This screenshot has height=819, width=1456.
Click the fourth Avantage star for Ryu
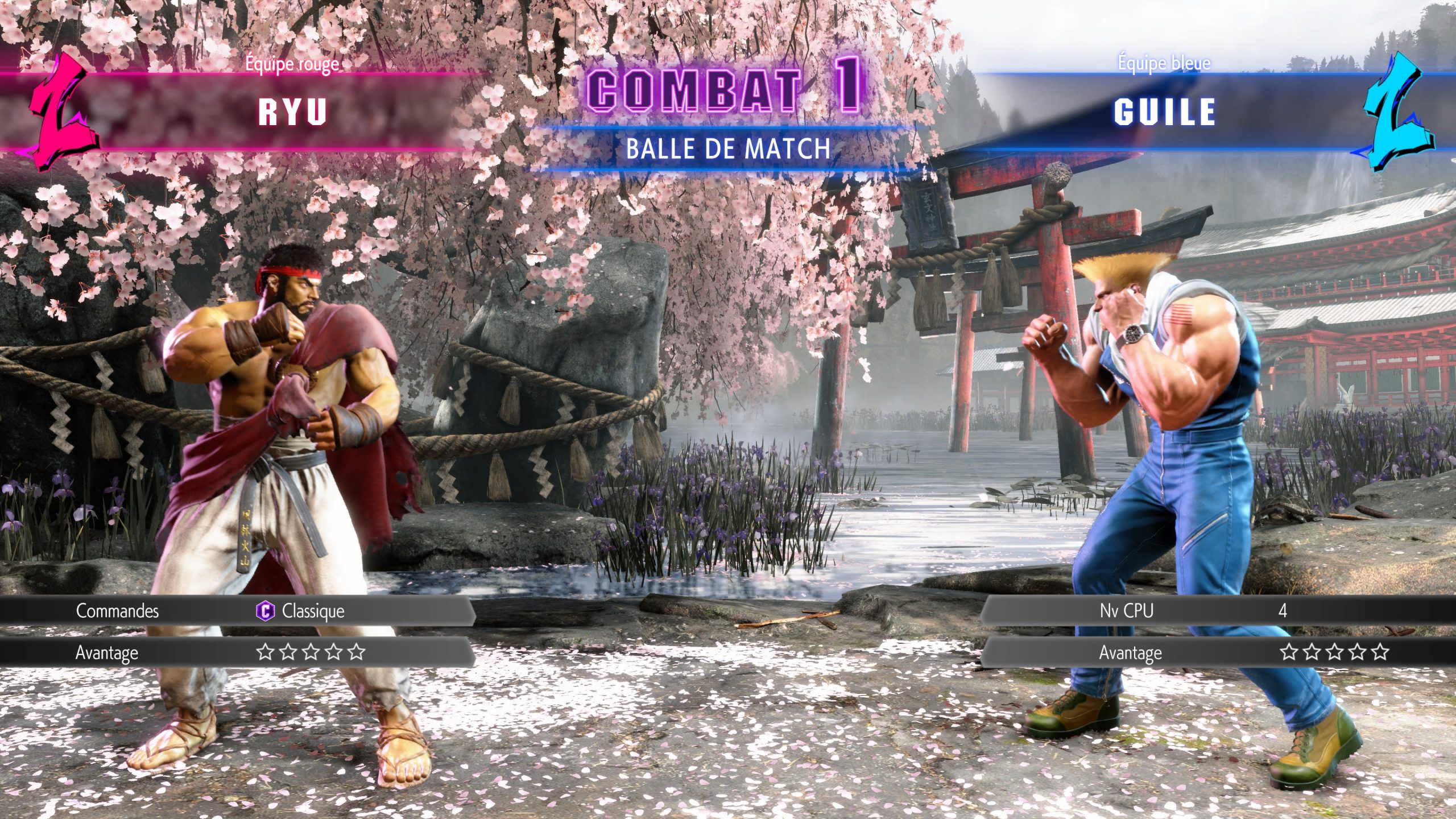(334, 652)
